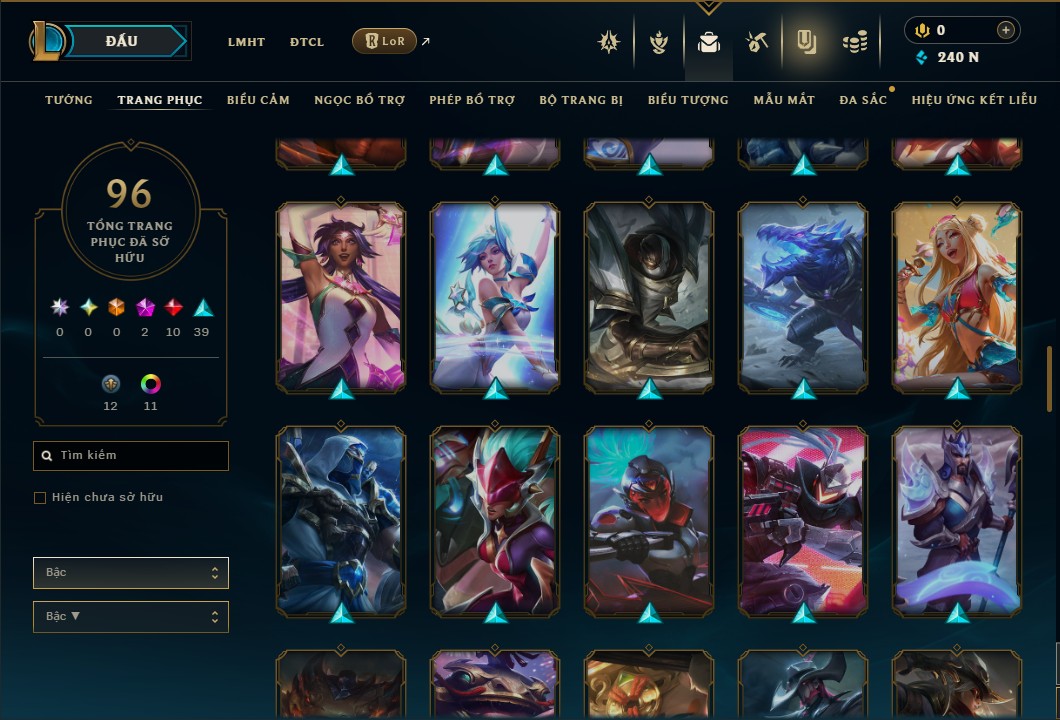
Task: Select the blonde pool party skin card
Action: click(957, 297)
